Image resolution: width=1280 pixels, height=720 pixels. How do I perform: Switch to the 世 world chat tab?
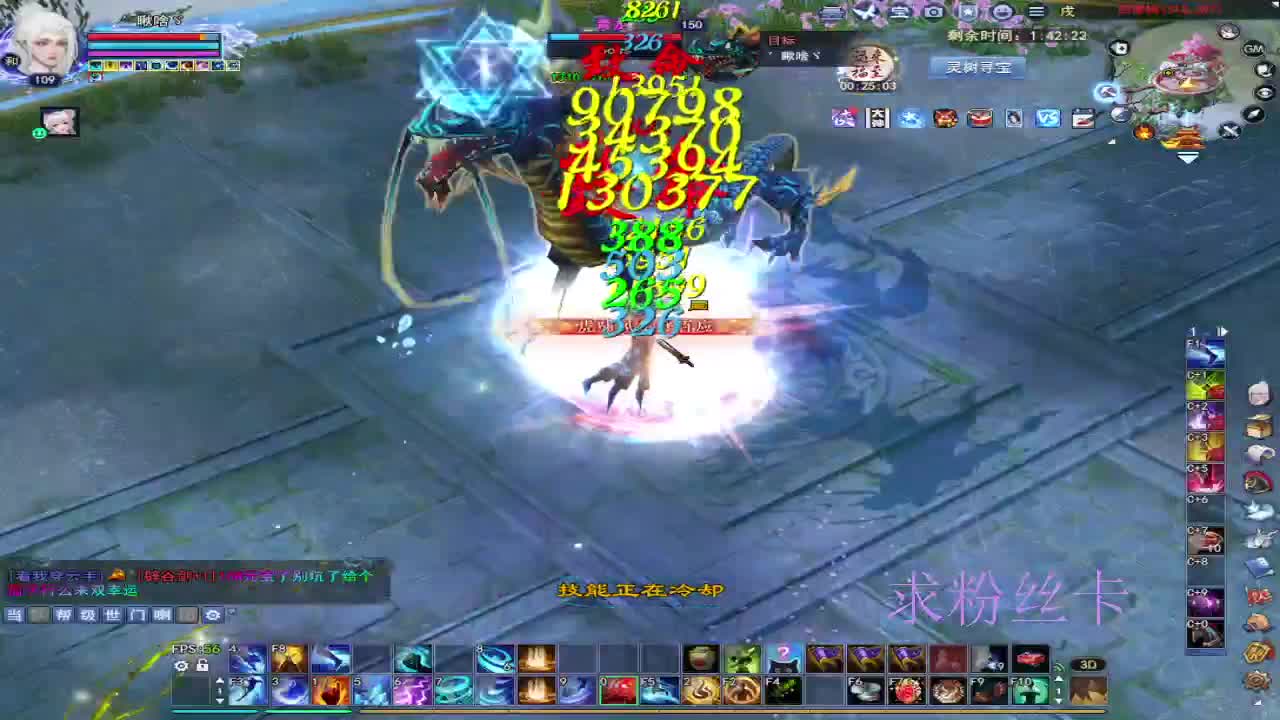pyautogui.click(x=111, y=615)
